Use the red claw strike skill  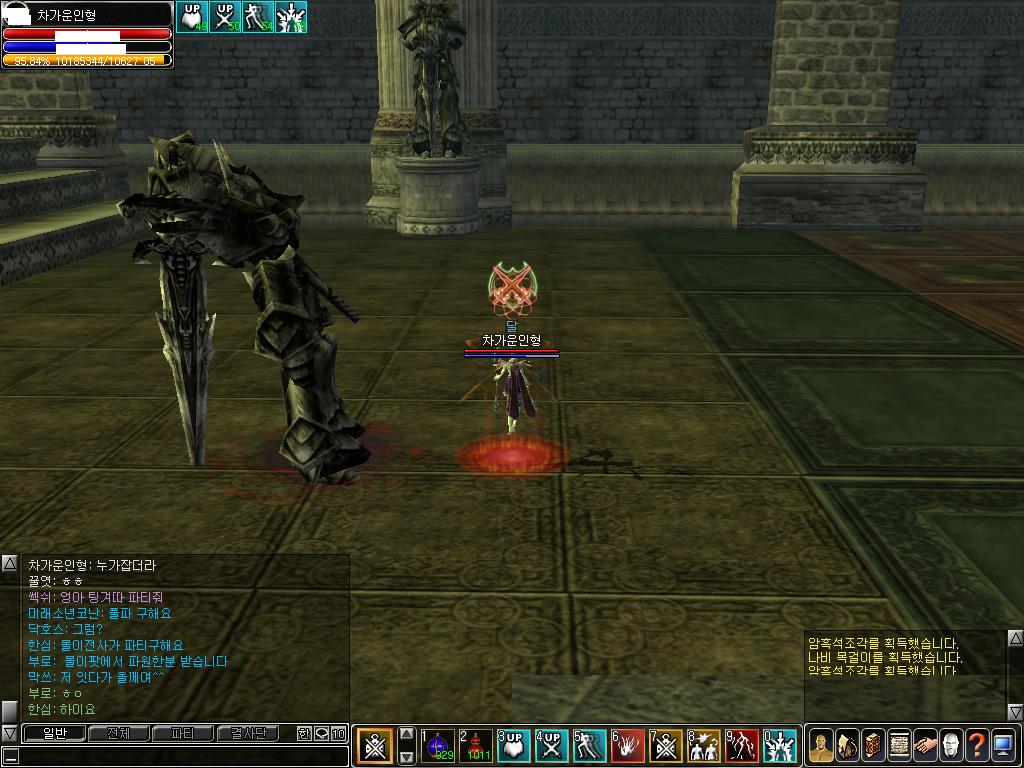628,746
